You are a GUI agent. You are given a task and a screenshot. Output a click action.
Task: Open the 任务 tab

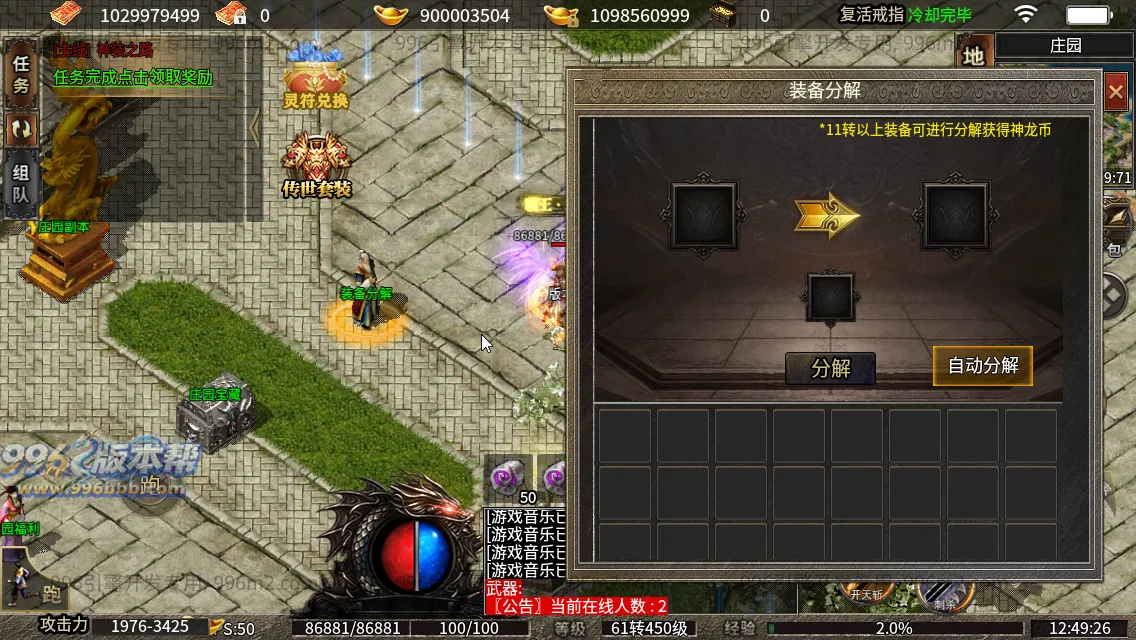pos(20,77)
